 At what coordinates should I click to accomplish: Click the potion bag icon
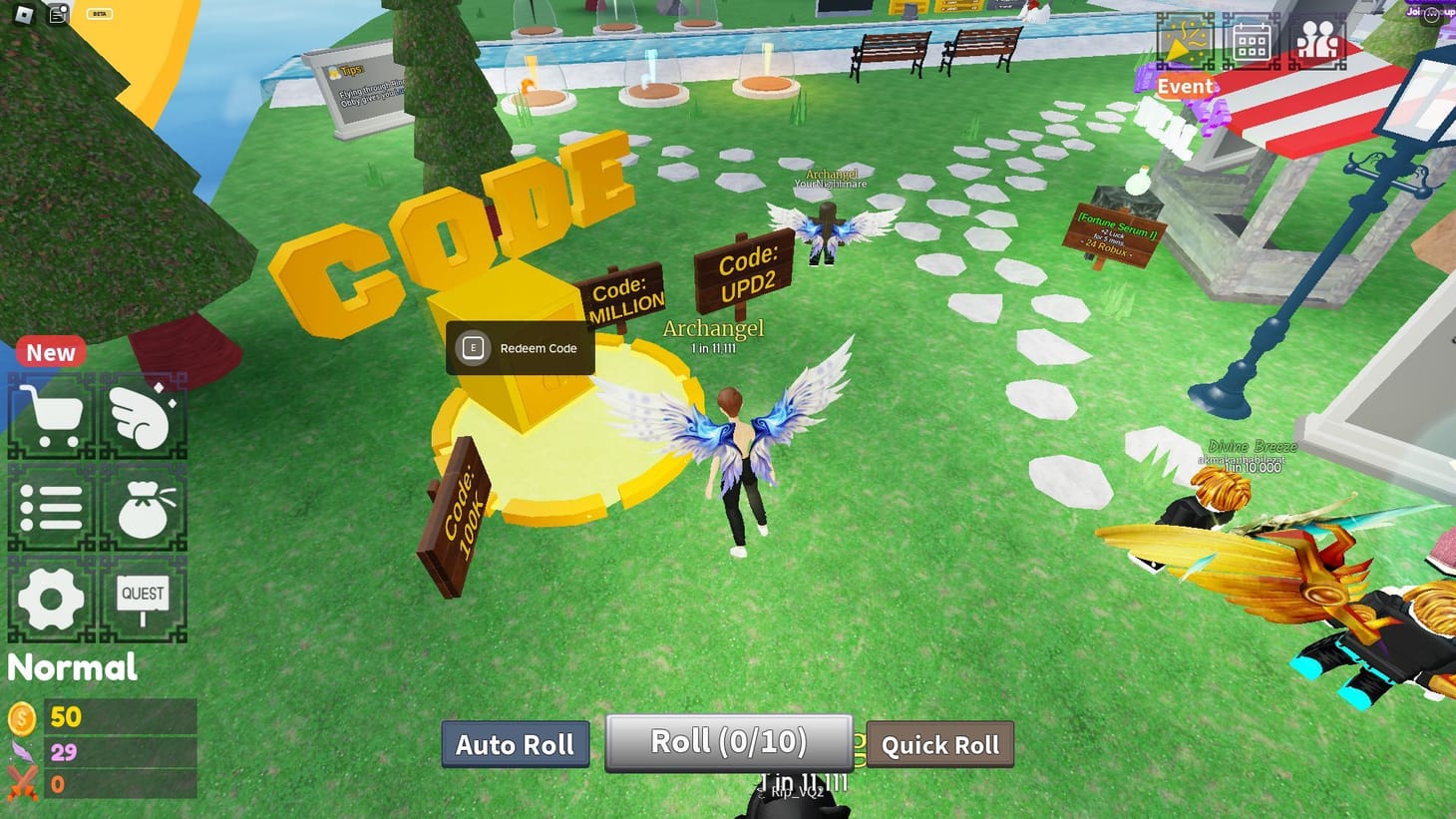(x=145, y=507)
